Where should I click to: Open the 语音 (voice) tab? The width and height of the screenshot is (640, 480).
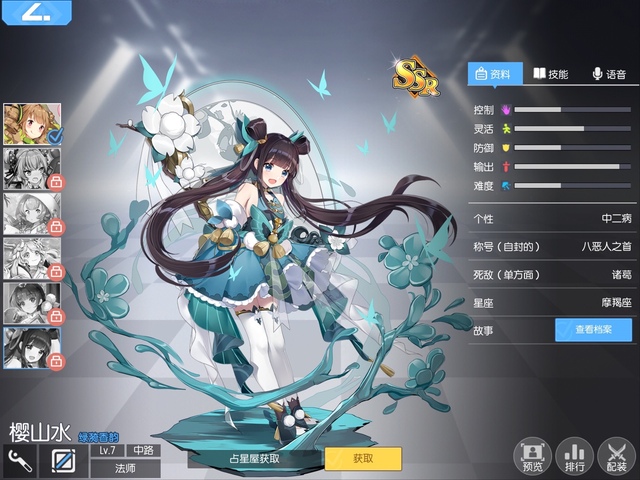point(609,74)
